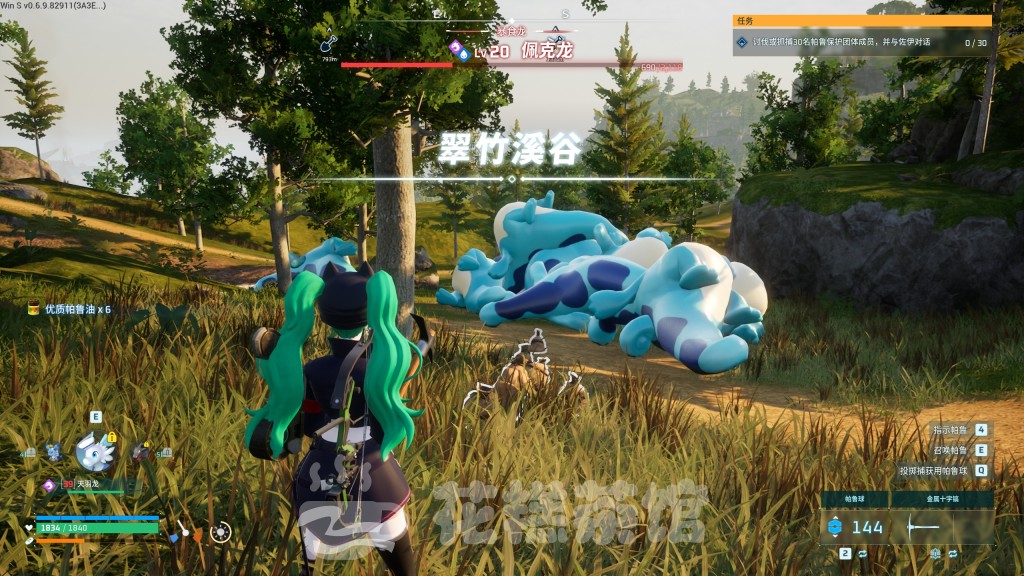The image size is (1024, 576).
Task: Select the quest objective with 0 / 30
Action: coord(862,42)
